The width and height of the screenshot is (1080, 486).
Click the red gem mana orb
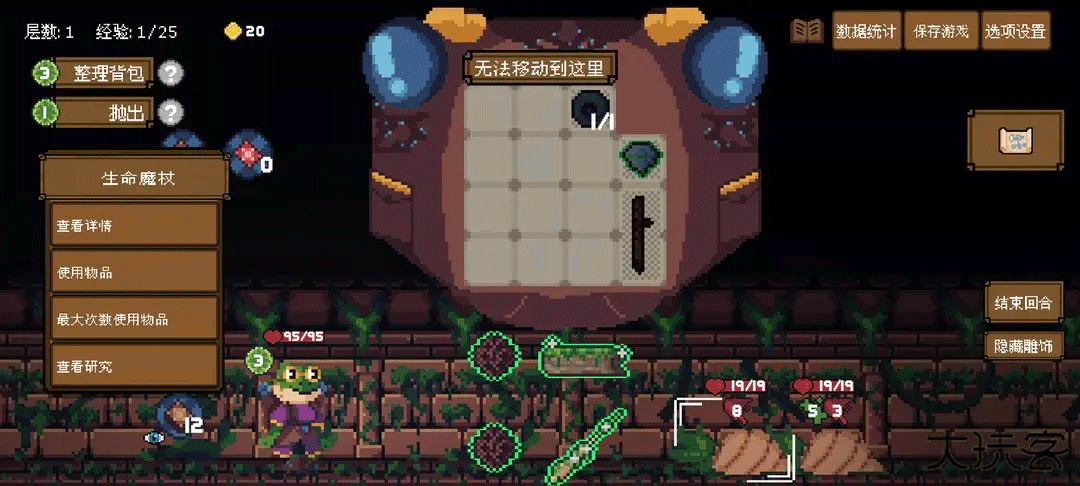(x=247, y=154)
